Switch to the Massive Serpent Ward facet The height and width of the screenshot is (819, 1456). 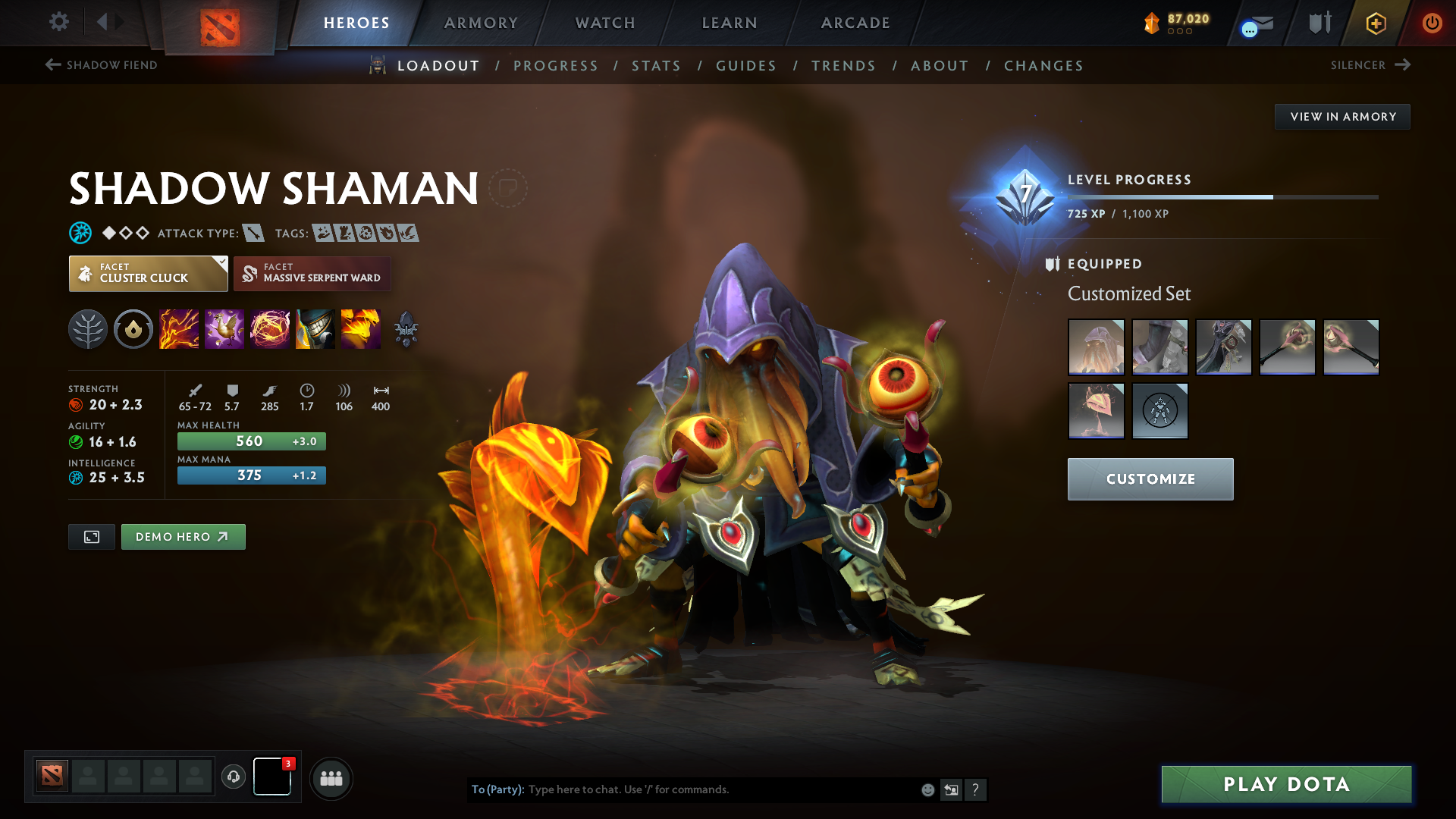312,273
